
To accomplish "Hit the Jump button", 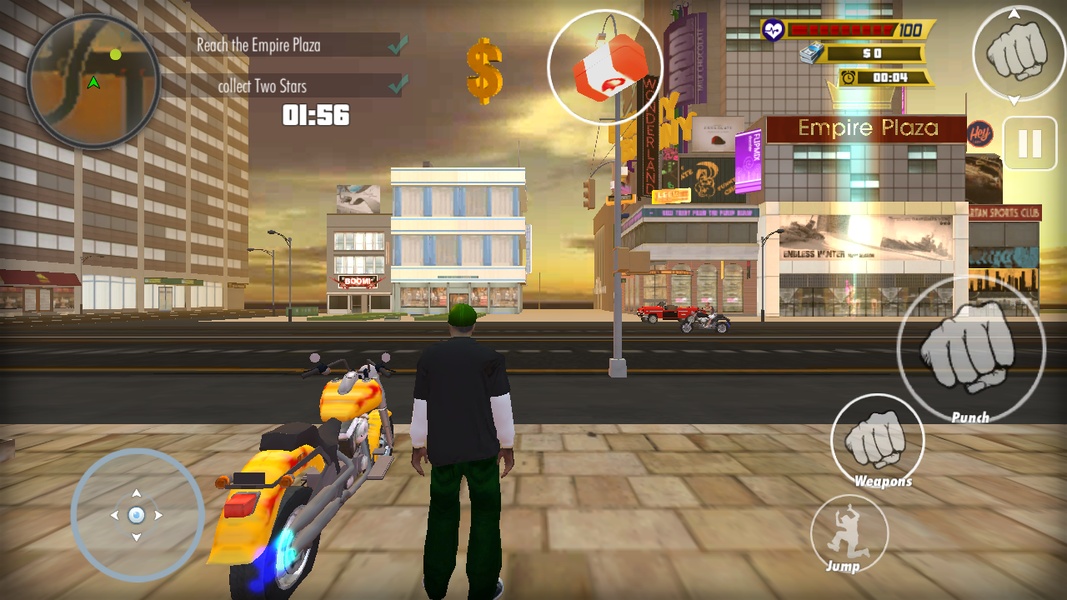I will click(848, 535).
